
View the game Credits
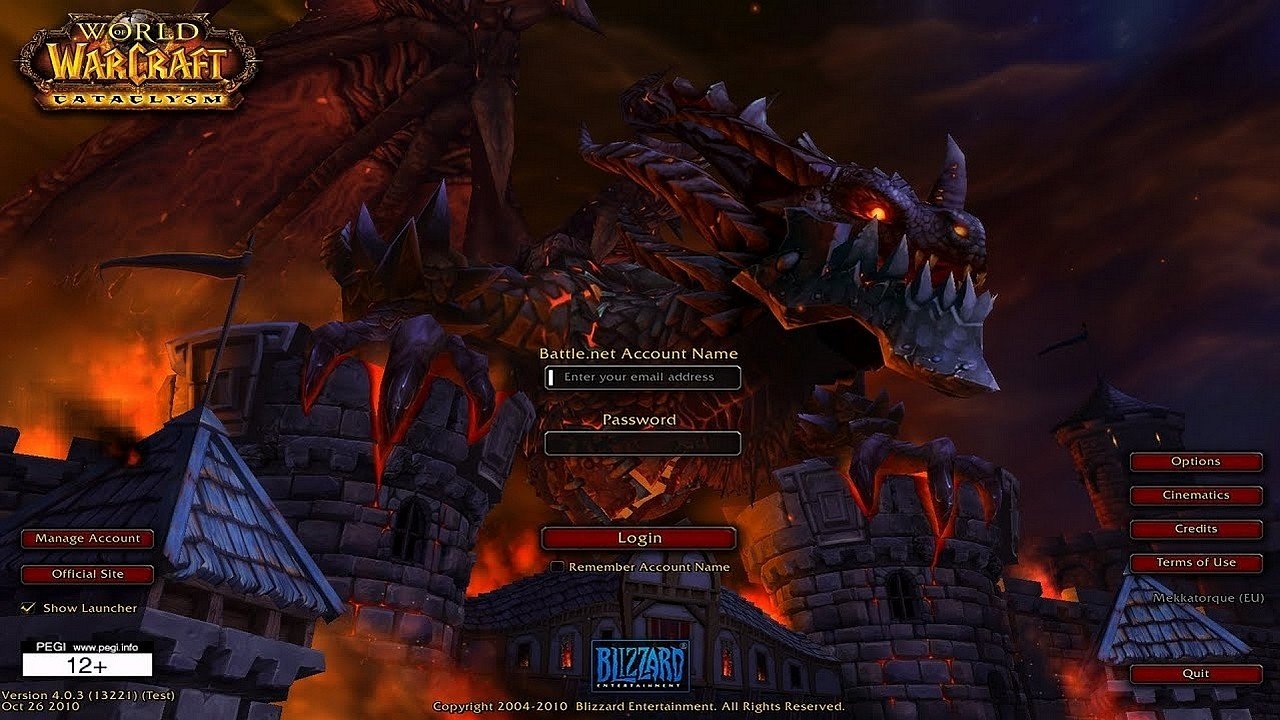[1196, 529]
